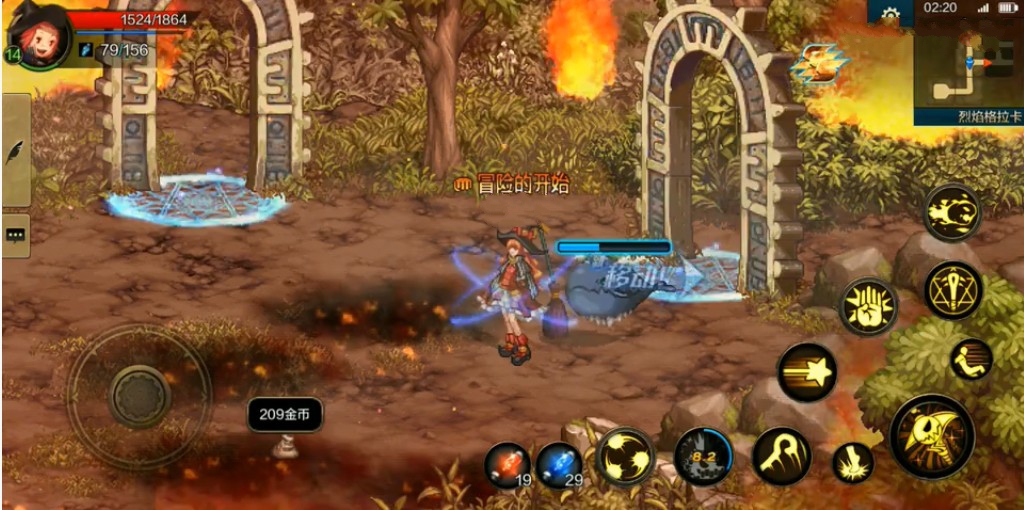Tap the skill on cooldown showing 8.2
Viewport: 1024px width, 510px height.
click(x=703, y=457)
